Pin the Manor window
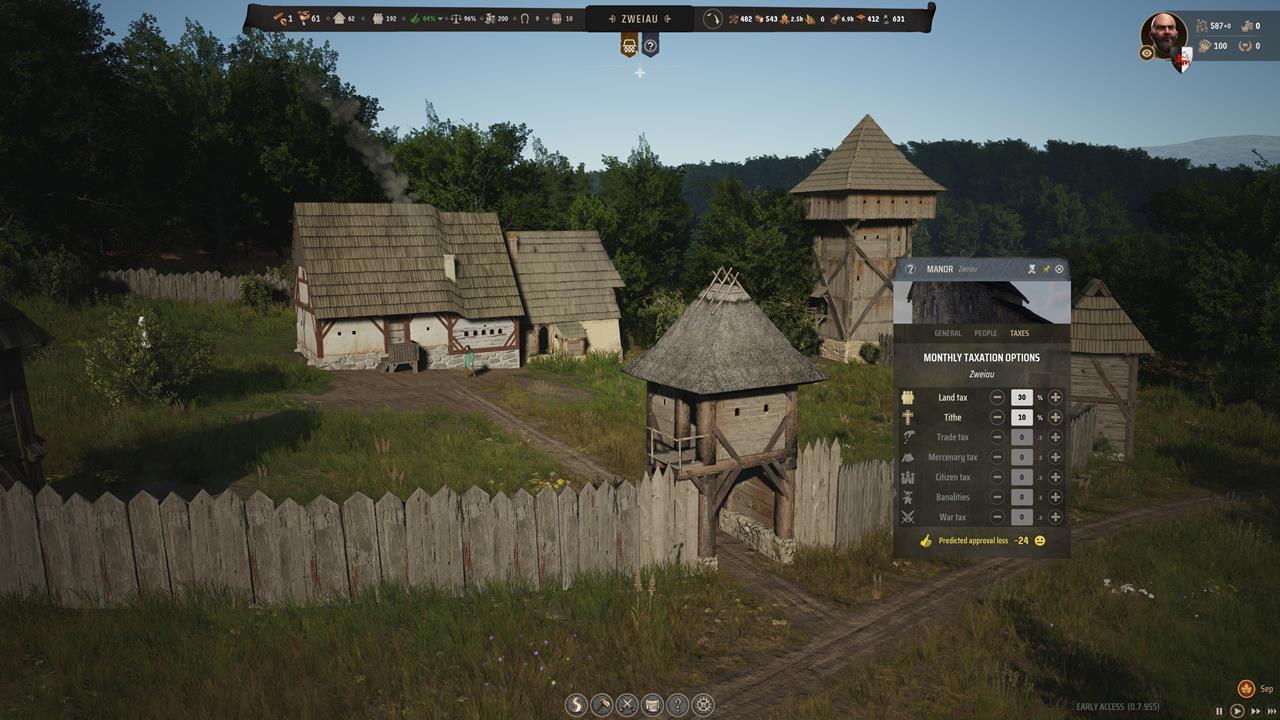 (1046, 269)
